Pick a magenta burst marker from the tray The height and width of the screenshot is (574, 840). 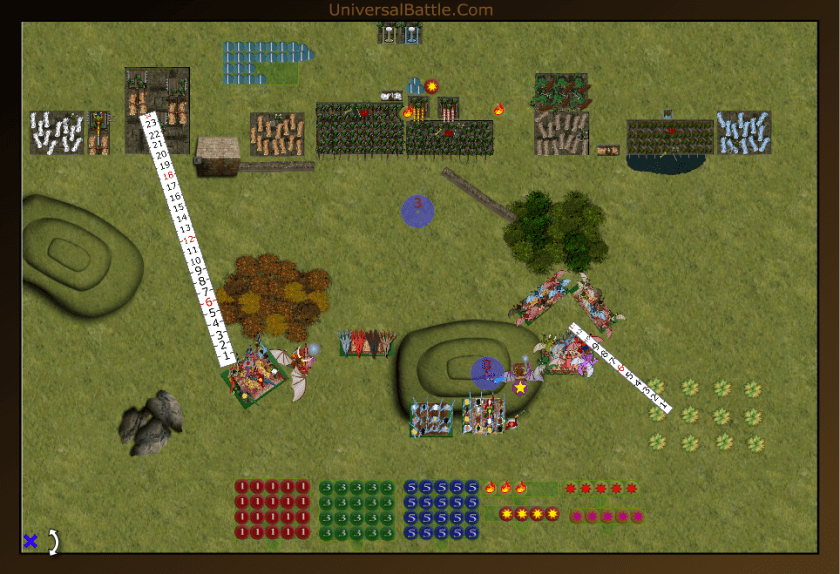(x=576, y=516)
